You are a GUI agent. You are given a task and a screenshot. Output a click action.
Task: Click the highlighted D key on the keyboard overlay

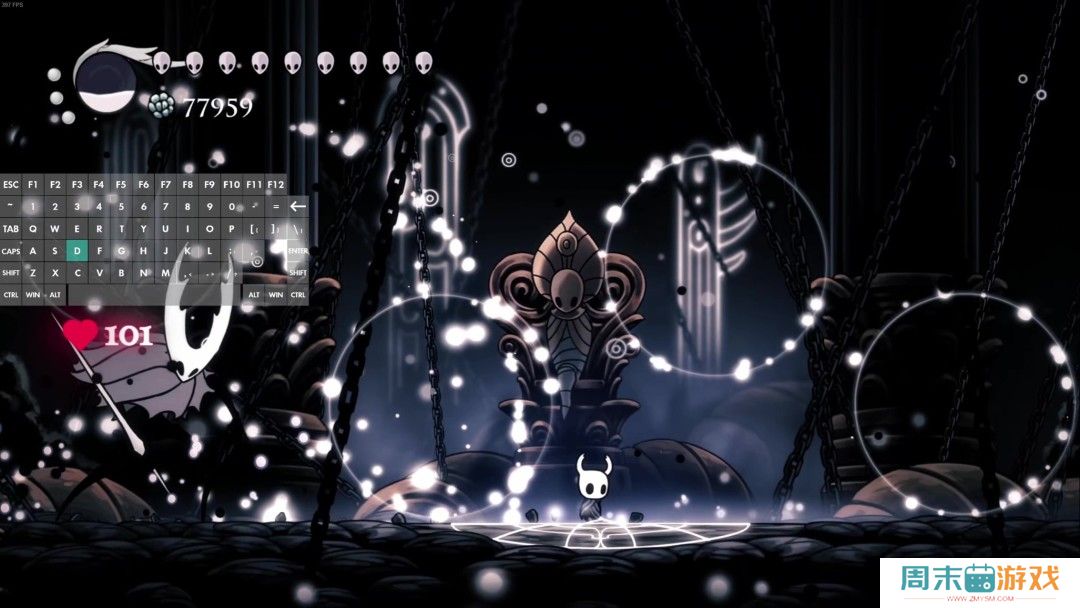click(77, 250)
